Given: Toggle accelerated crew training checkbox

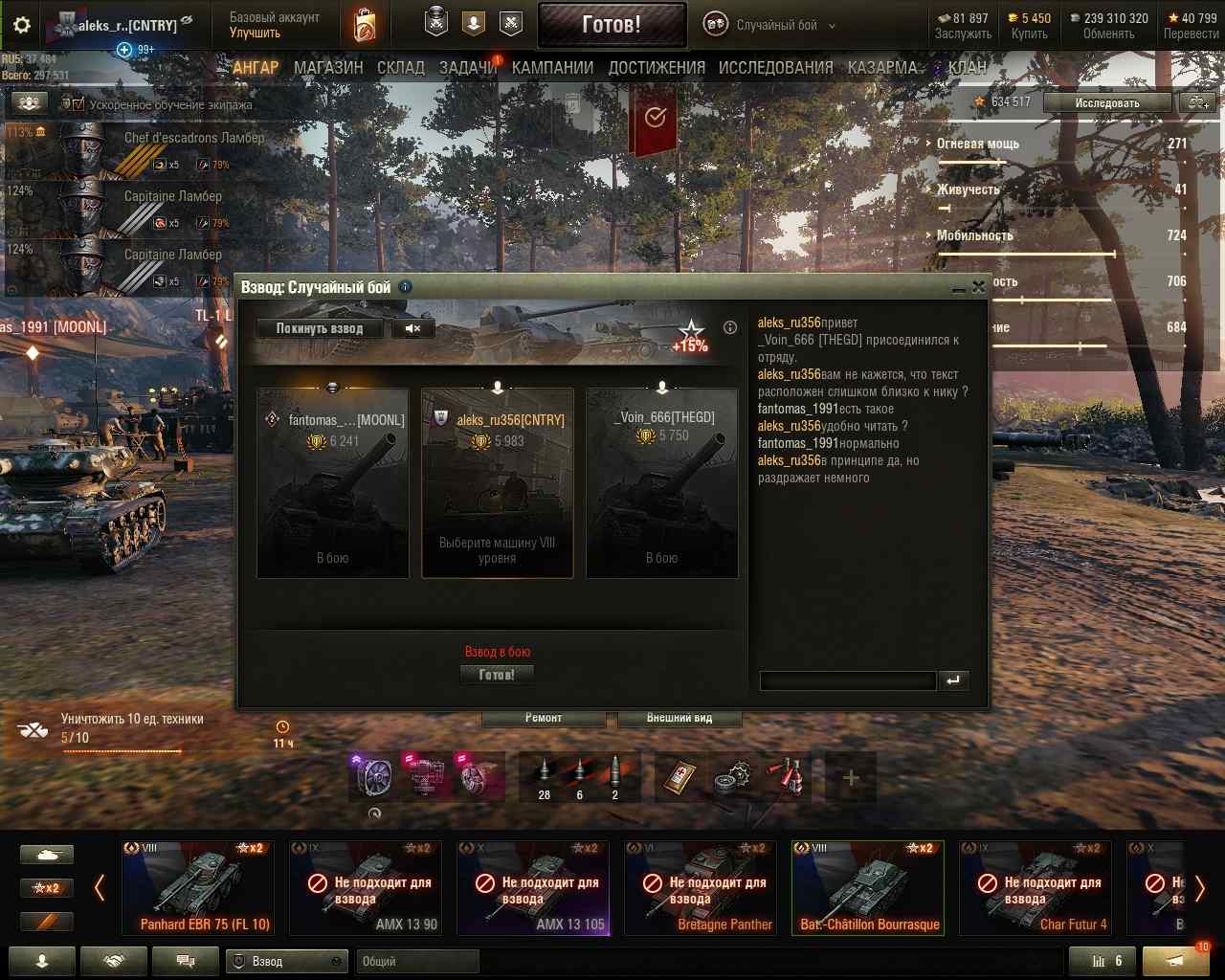Looking at the screenshot, I should click(x=78, y=104).
